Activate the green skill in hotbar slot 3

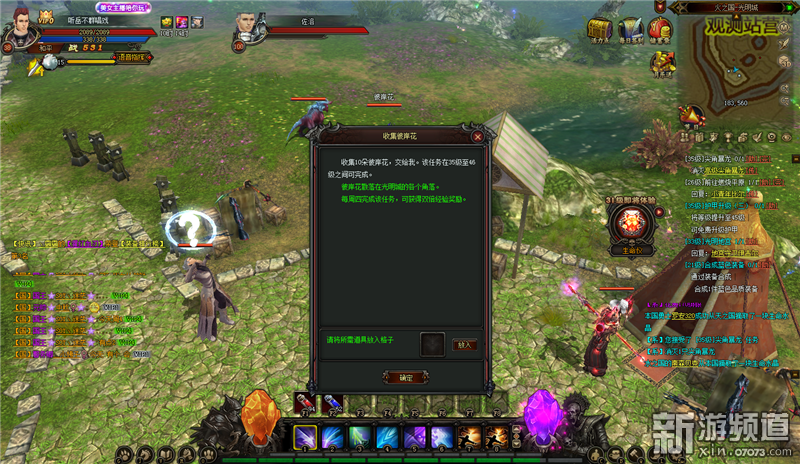click(x=360, y=437)
